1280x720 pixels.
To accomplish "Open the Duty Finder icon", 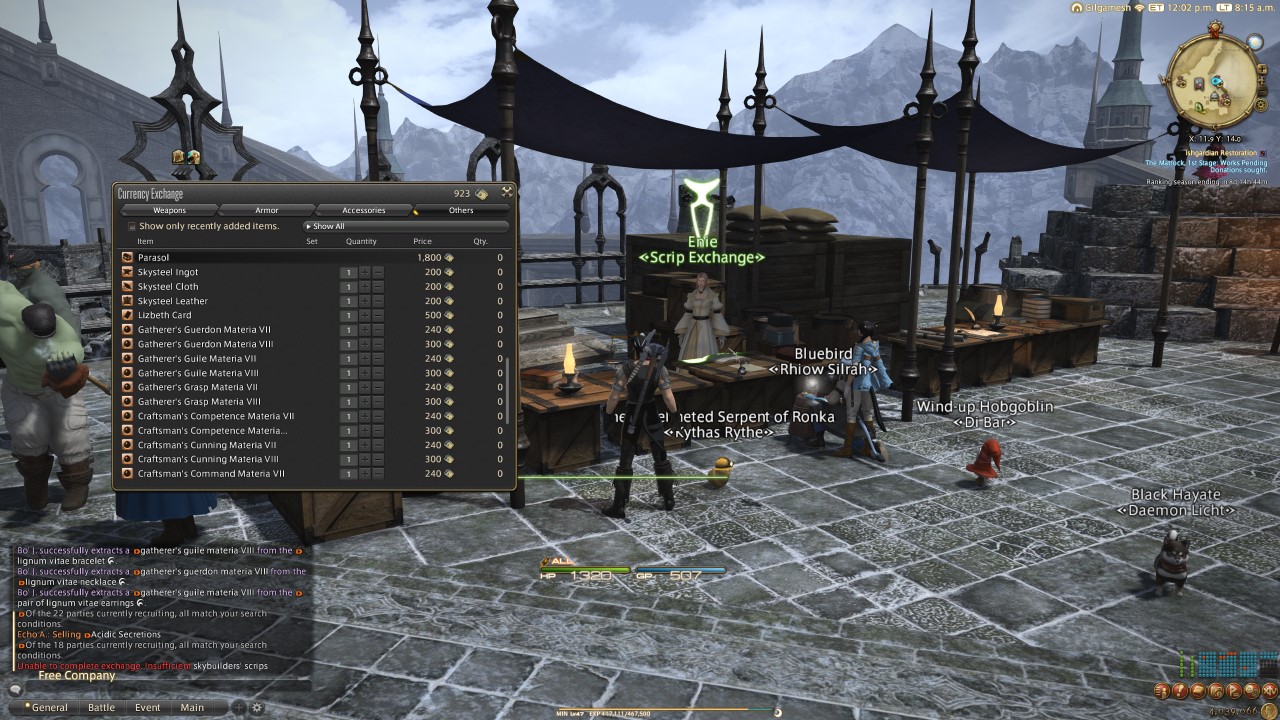I will 1215,691.
